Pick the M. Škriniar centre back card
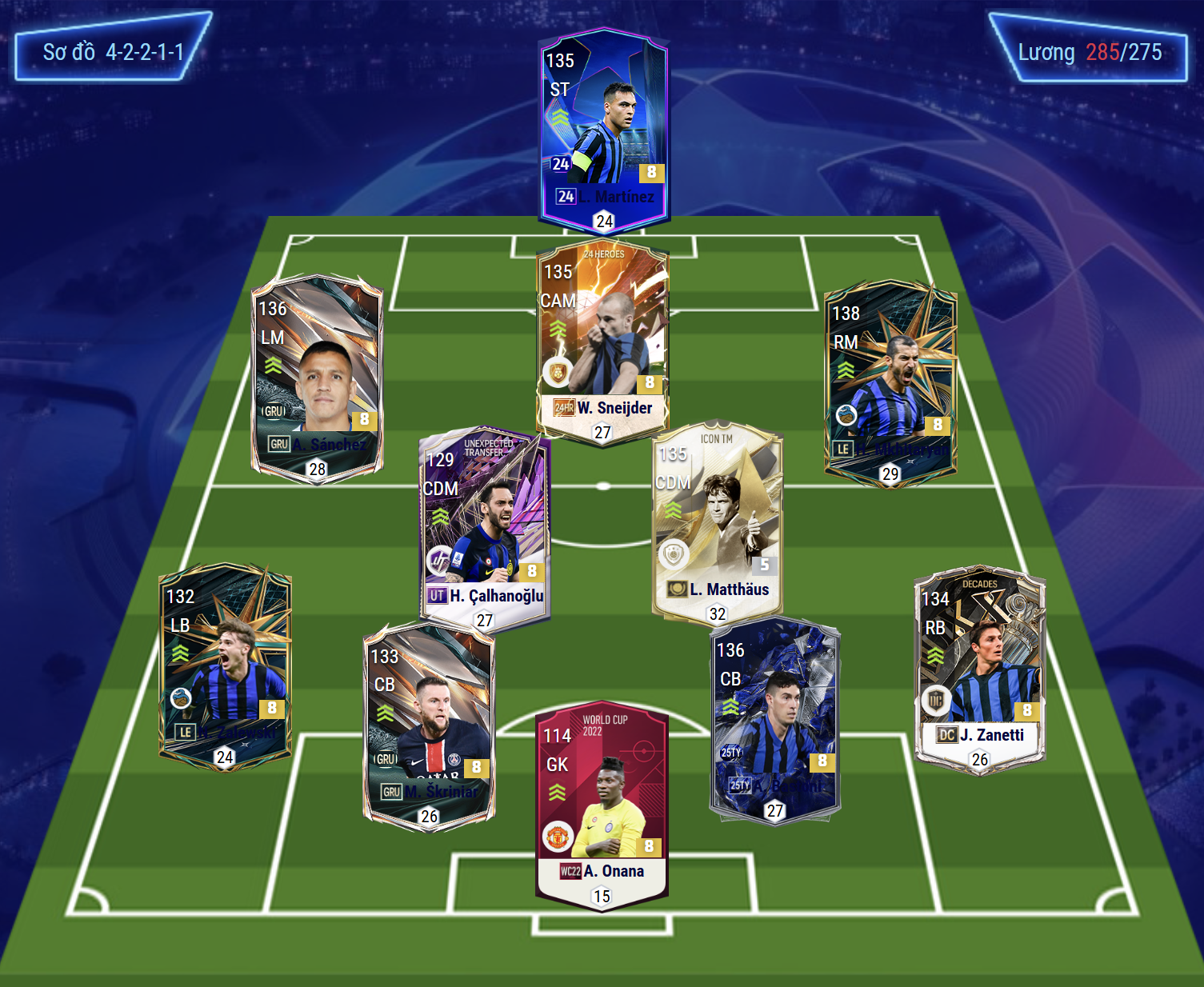This screenshot has width=1204, height=987. pyautogui.click(x=430, y=724)
